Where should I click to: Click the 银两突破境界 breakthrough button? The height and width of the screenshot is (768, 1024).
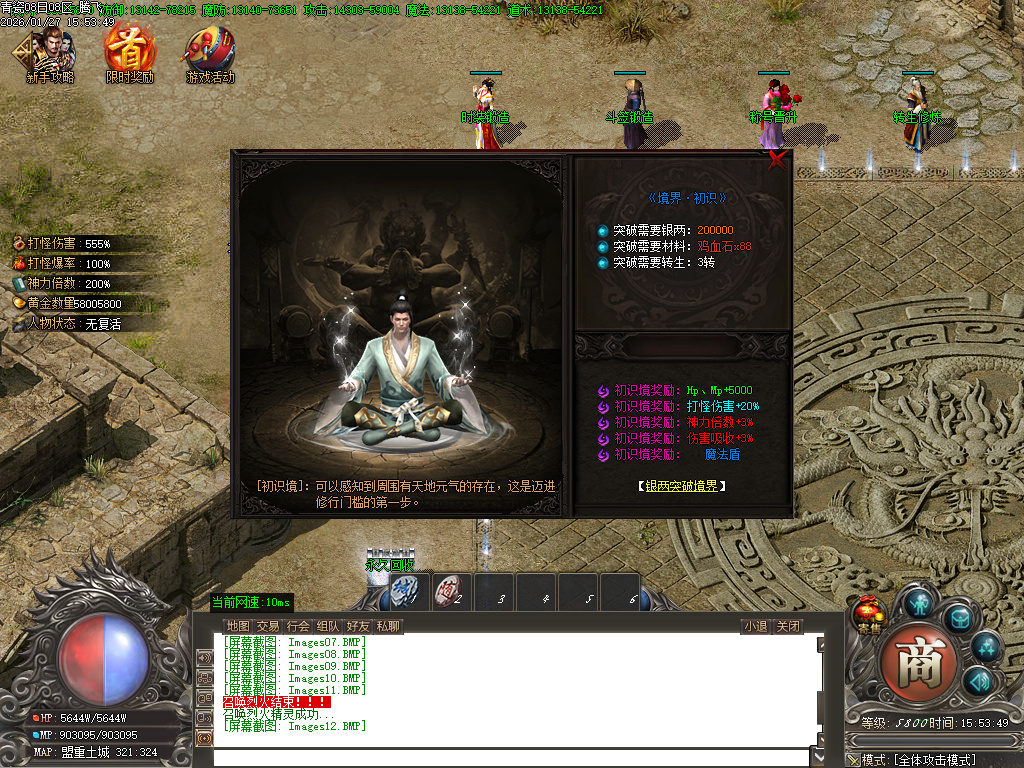[x=681, y=486]
